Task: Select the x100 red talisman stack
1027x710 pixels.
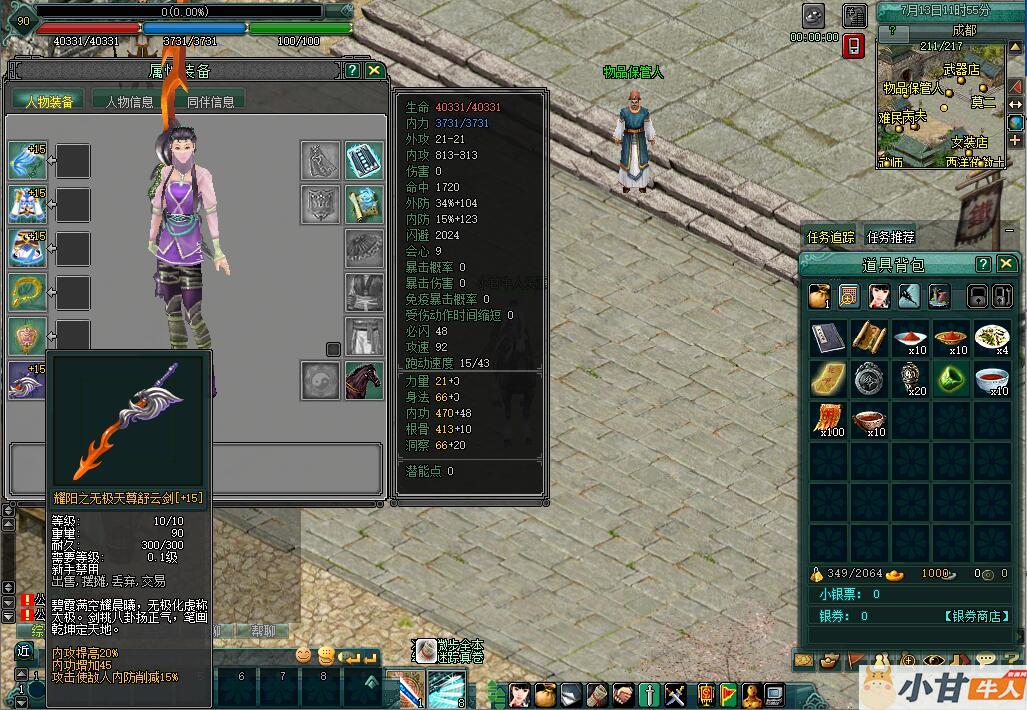Action: coord(827,419)
